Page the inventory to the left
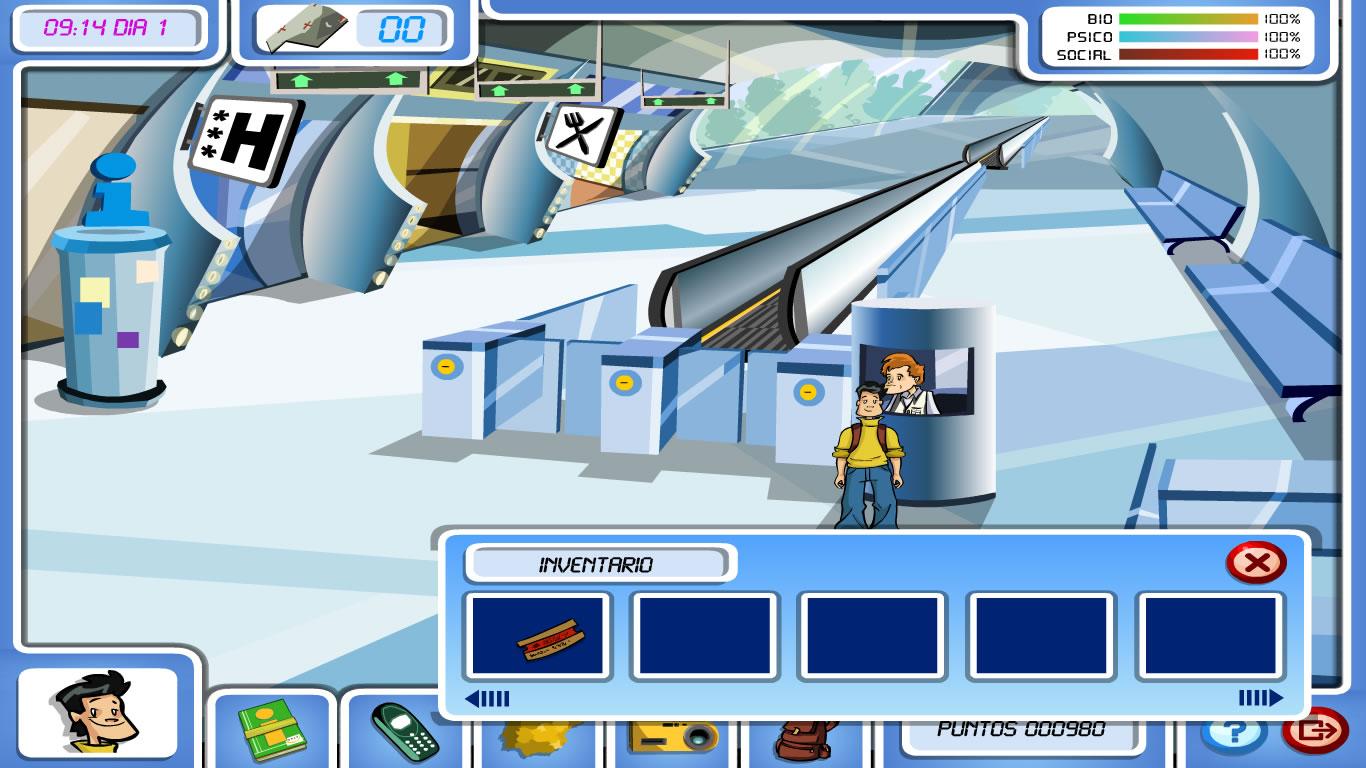This screenshot has height=768, width=1366. pyautogui.click(x=488, y=698)
